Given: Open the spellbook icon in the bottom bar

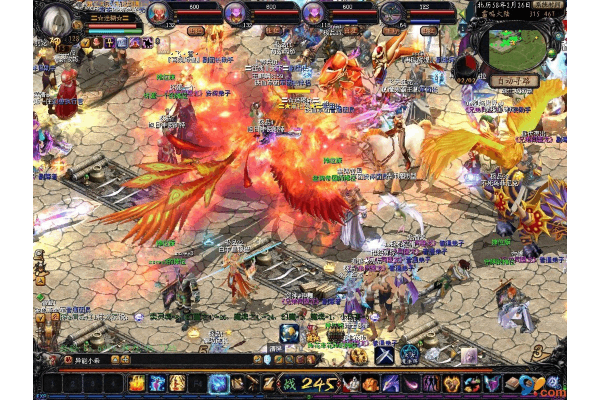Looking at the screenshot, I should click(x=513, y=383).
